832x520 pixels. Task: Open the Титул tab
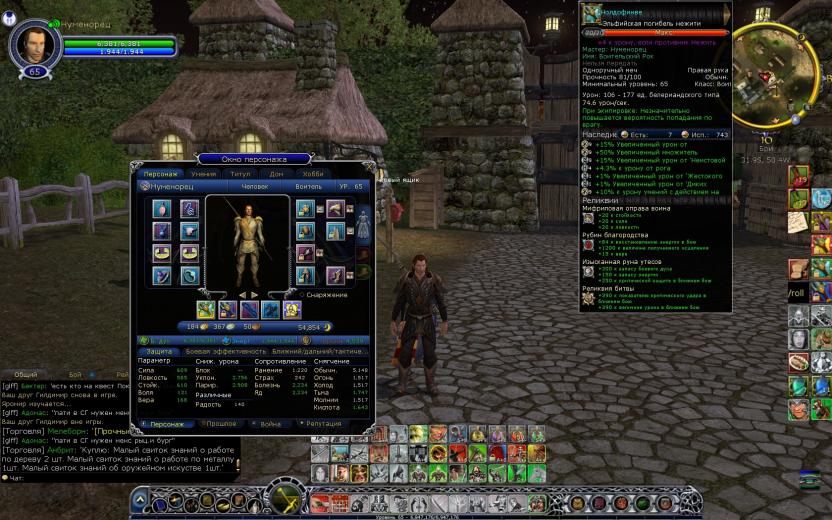tap(240, 174)
